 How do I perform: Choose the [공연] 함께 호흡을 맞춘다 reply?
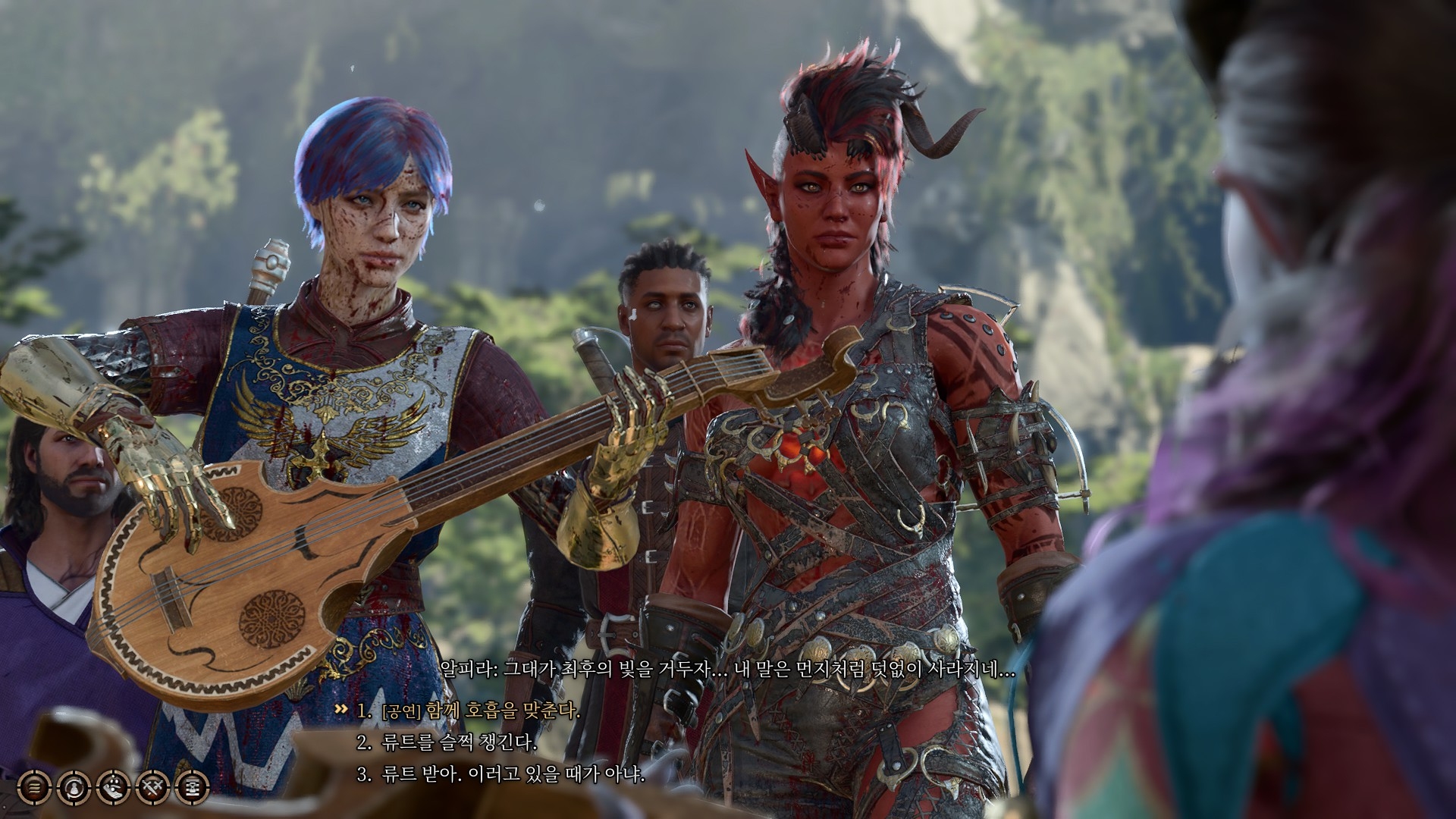[481, 711]
